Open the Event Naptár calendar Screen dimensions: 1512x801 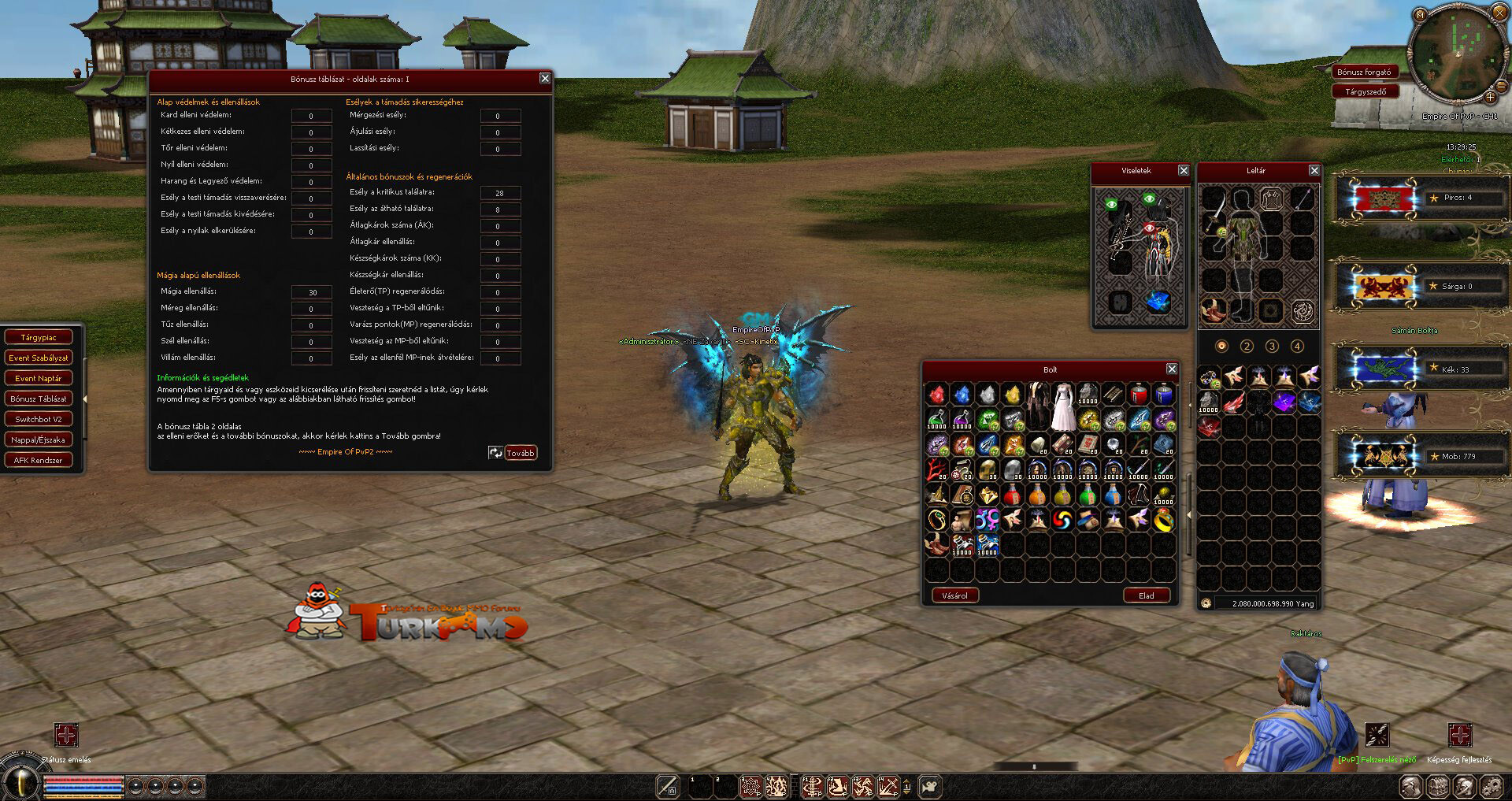pyautogui.click(x=39, y=378)
